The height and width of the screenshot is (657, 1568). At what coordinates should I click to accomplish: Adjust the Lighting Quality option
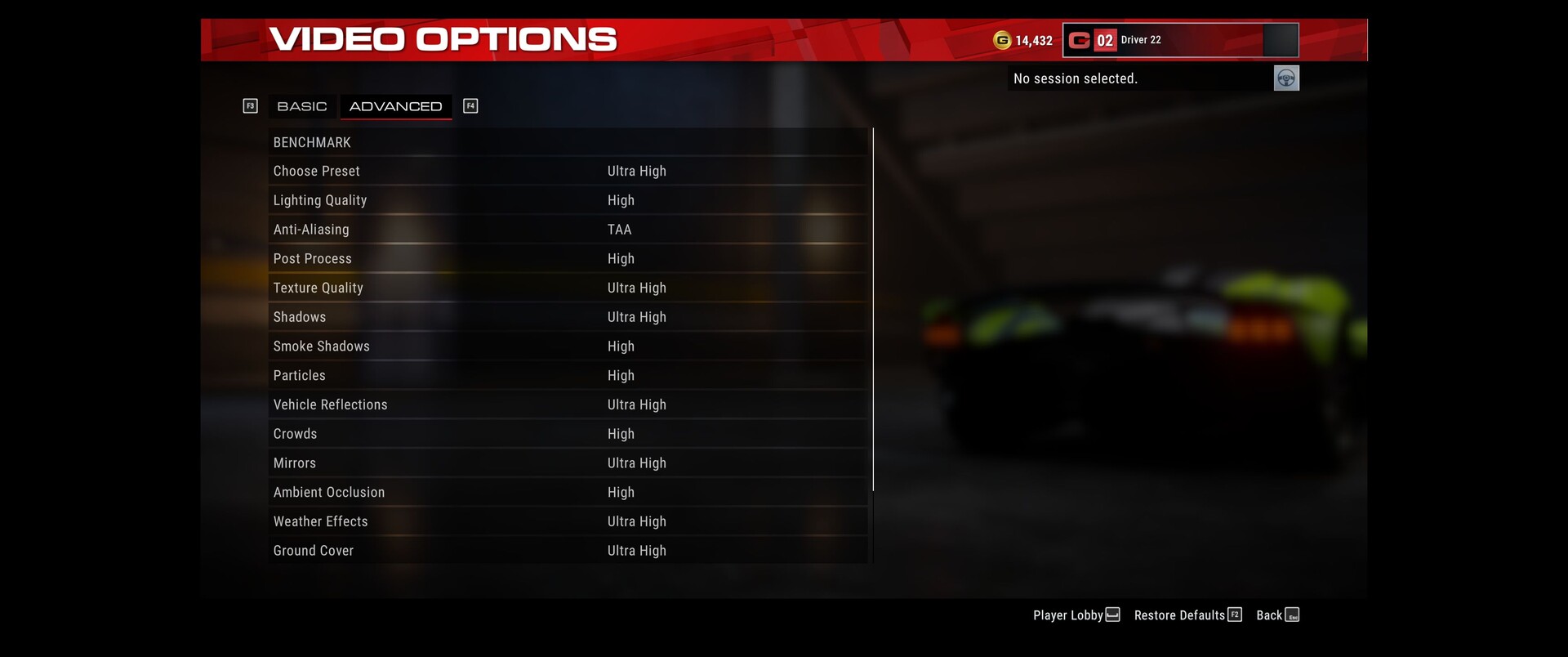[567, 200]
